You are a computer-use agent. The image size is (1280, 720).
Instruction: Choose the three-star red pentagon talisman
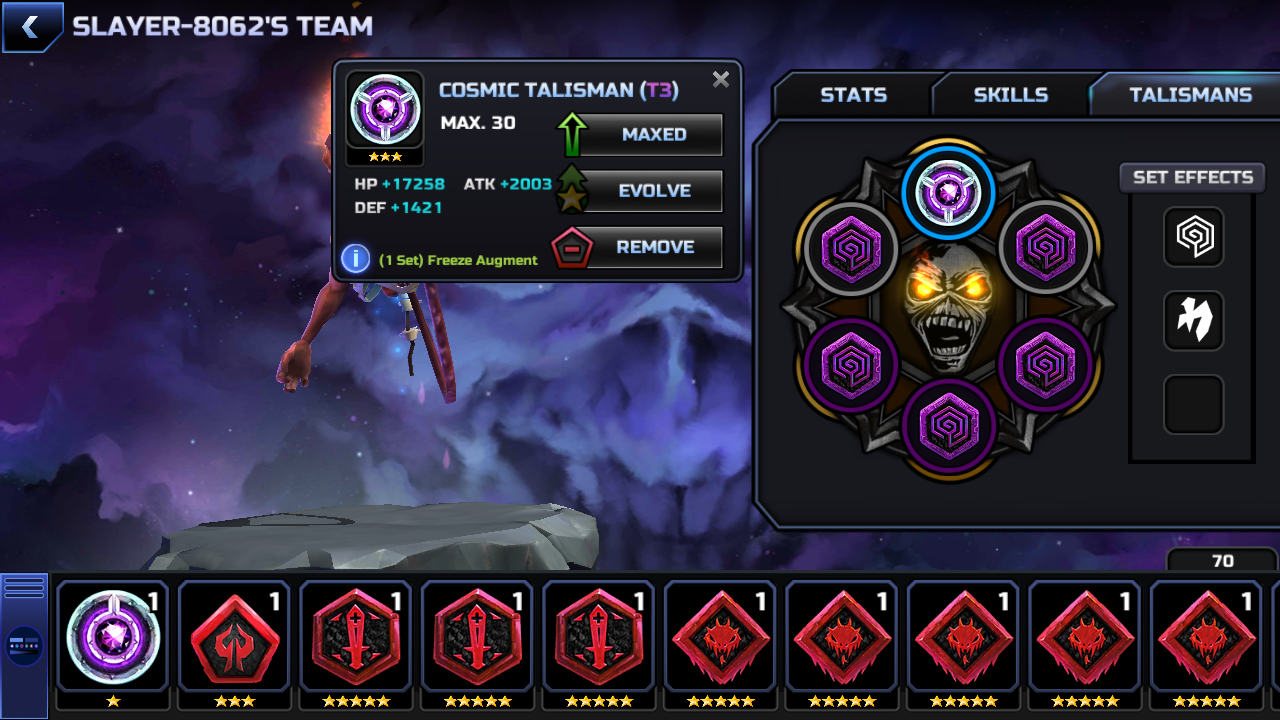pyautogui.click(x=234, y=636)
